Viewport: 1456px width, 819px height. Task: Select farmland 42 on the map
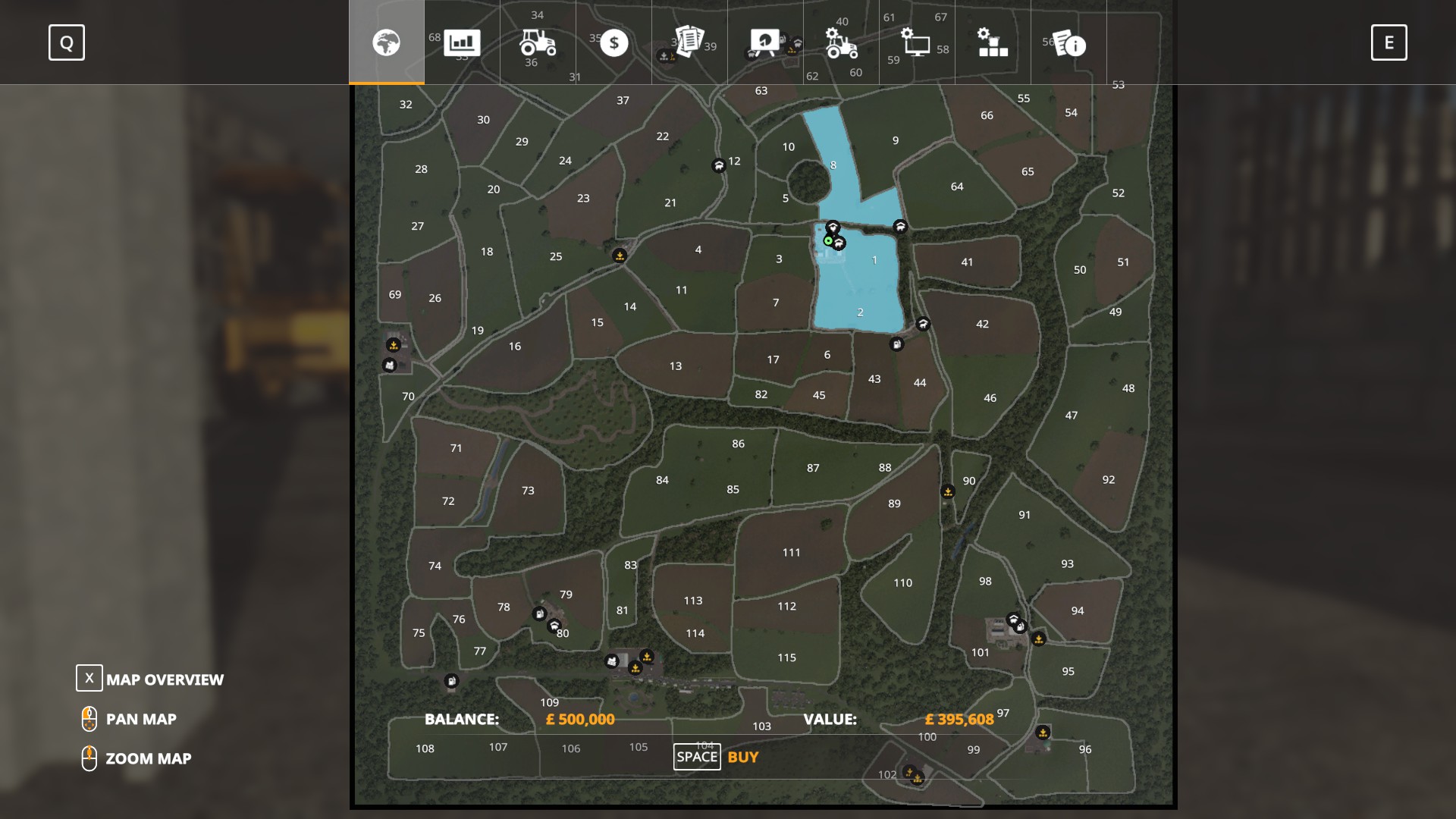coord(982,324)
